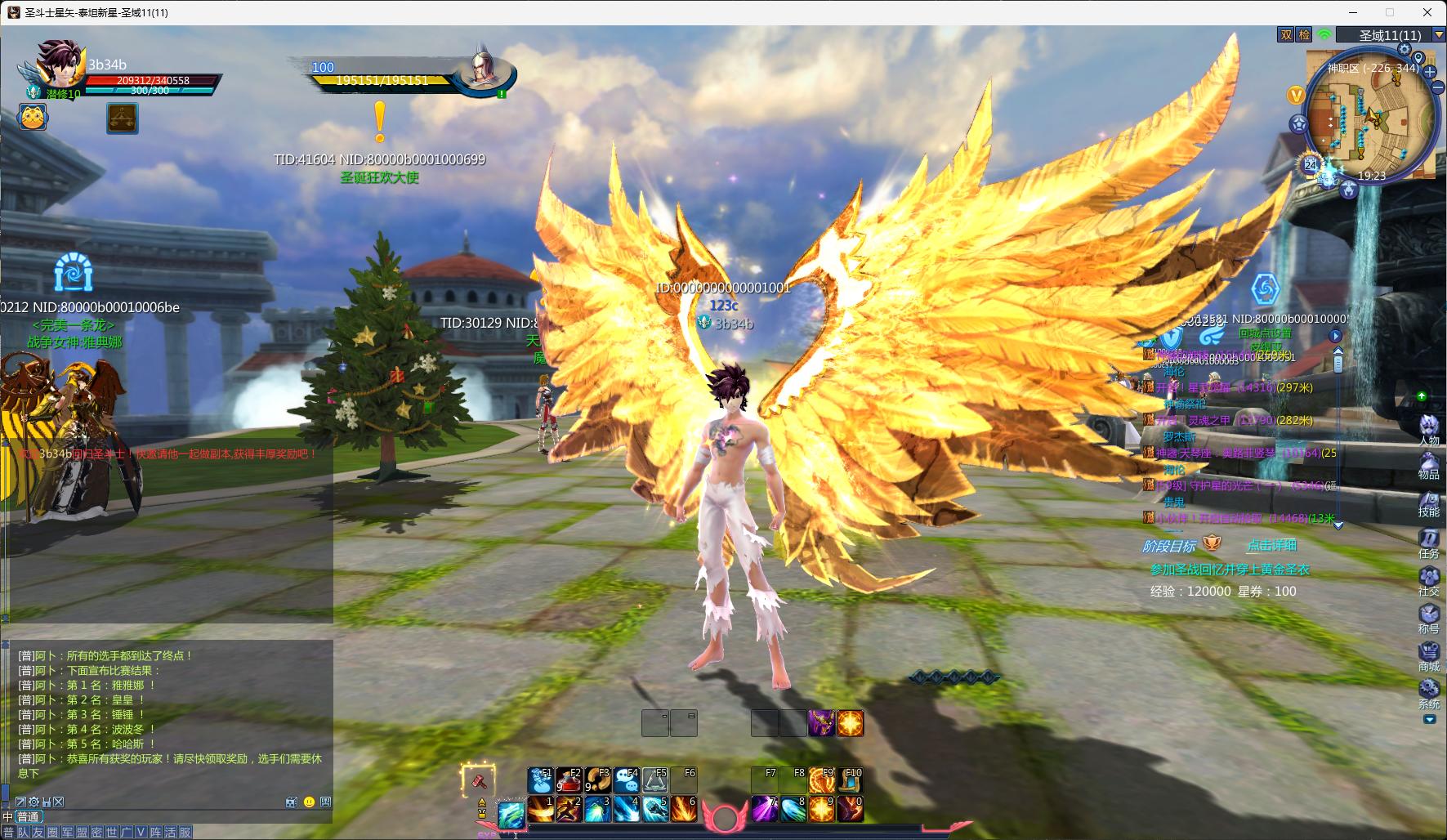Use the red potion in F2 slot
The image size is (1447, 840).
[569, 782]
